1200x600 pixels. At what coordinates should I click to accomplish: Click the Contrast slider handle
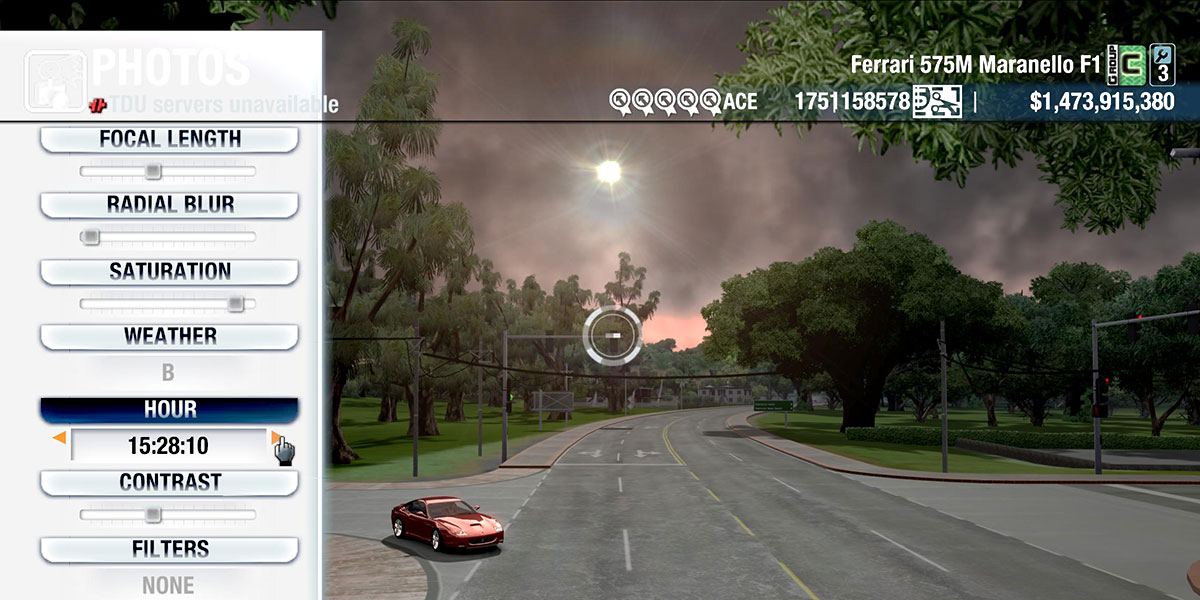click(x=152, y=514)
